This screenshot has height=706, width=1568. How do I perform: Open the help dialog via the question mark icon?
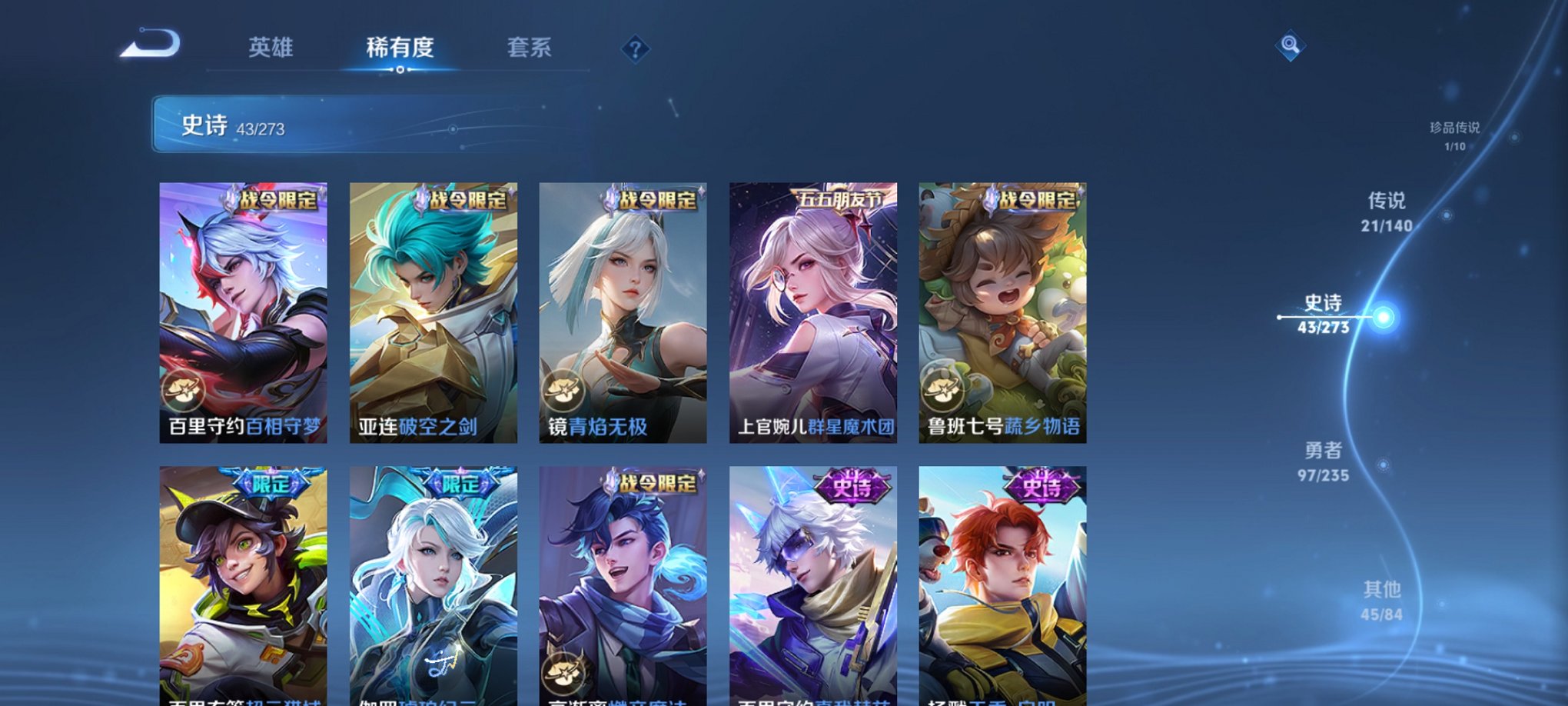point(634,49)
